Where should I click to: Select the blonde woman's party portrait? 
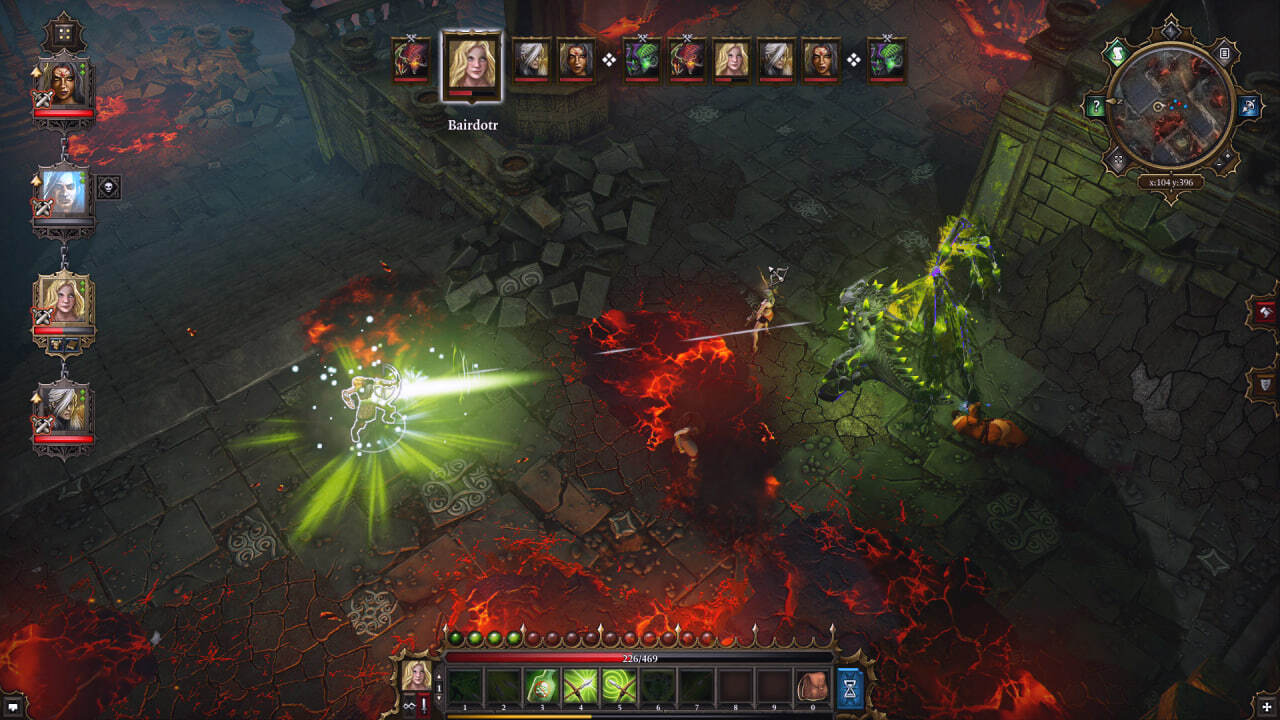(x=64, y=302)
